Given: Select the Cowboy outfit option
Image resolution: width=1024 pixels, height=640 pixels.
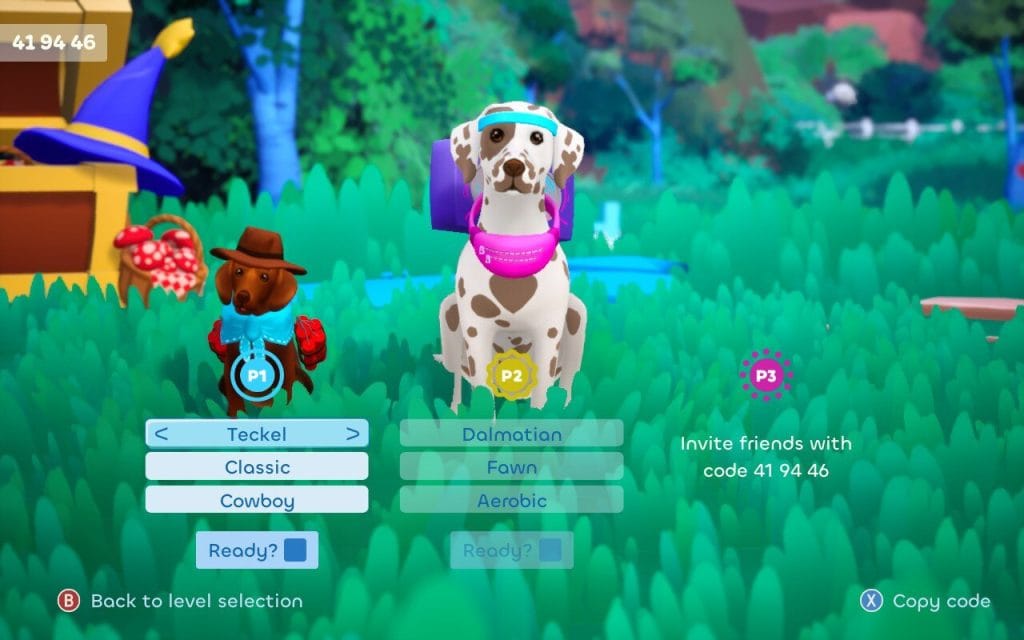Looking at the screenshot, I should (x=257, y=500).
